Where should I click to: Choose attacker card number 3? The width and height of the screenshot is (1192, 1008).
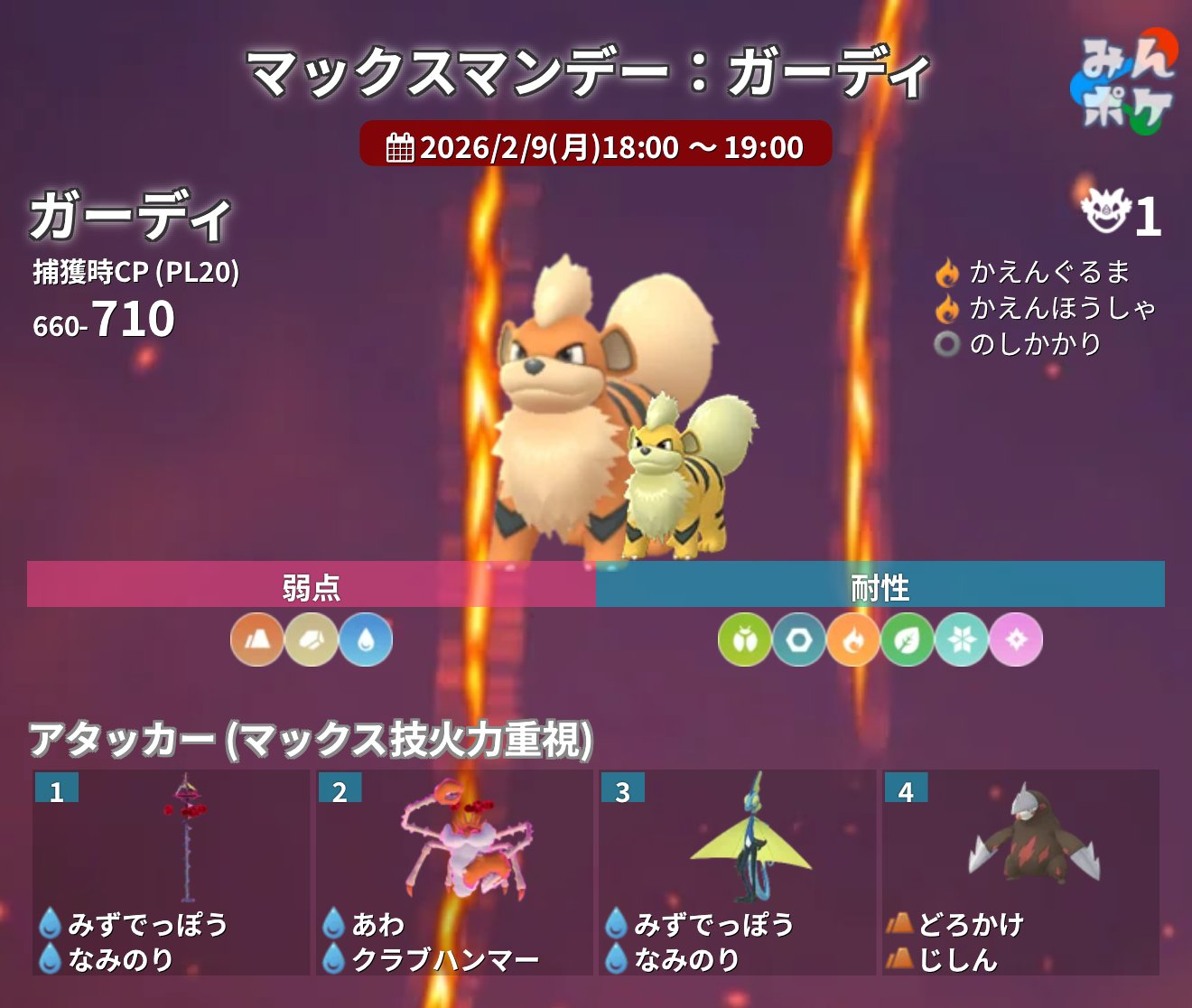coord(737,872)
